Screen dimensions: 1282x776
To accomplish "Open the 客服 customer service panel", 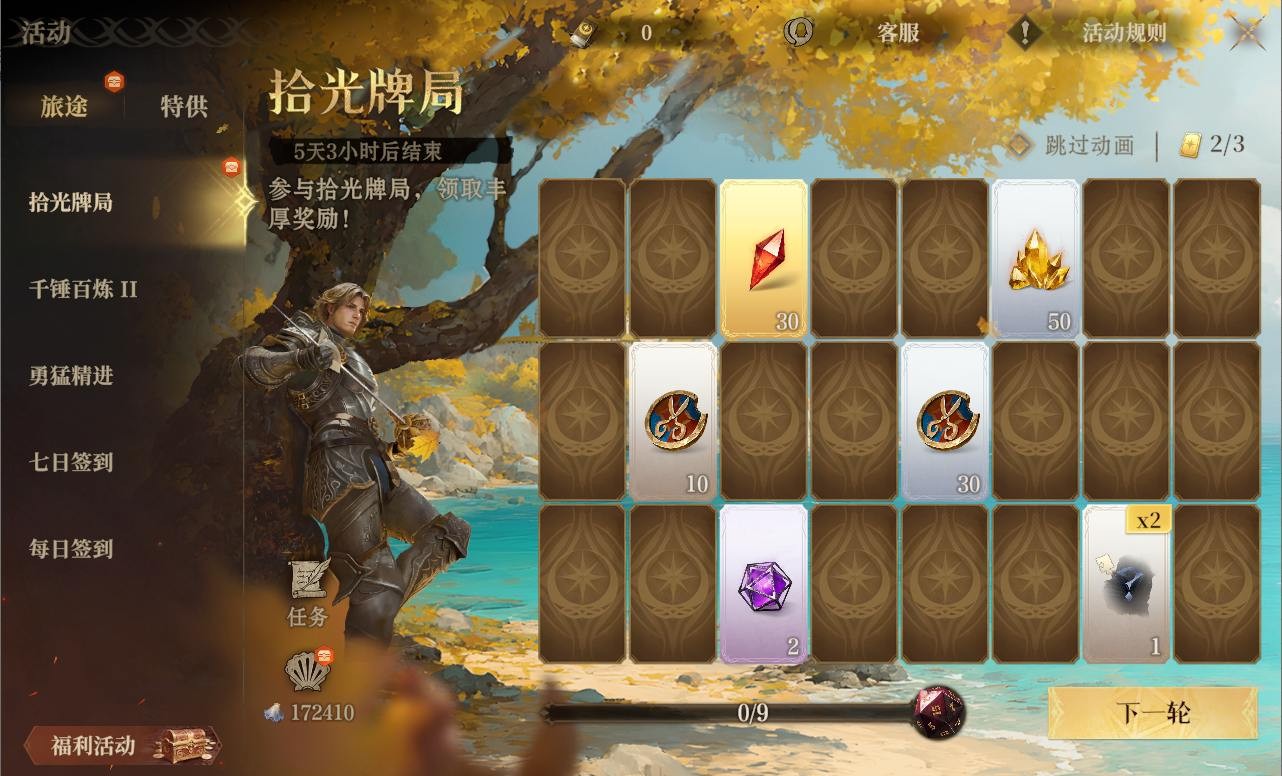I will [x=899, y=33].
